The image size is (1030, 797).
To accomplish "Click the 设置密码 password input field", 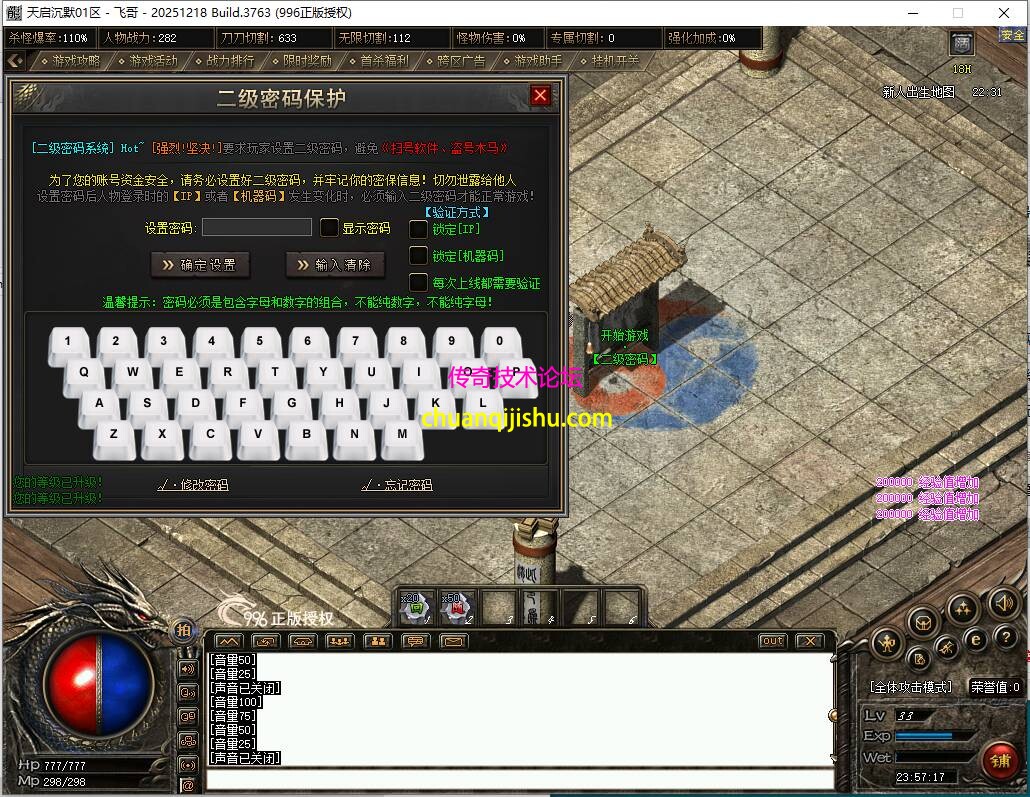I will (x=257, y=227).
